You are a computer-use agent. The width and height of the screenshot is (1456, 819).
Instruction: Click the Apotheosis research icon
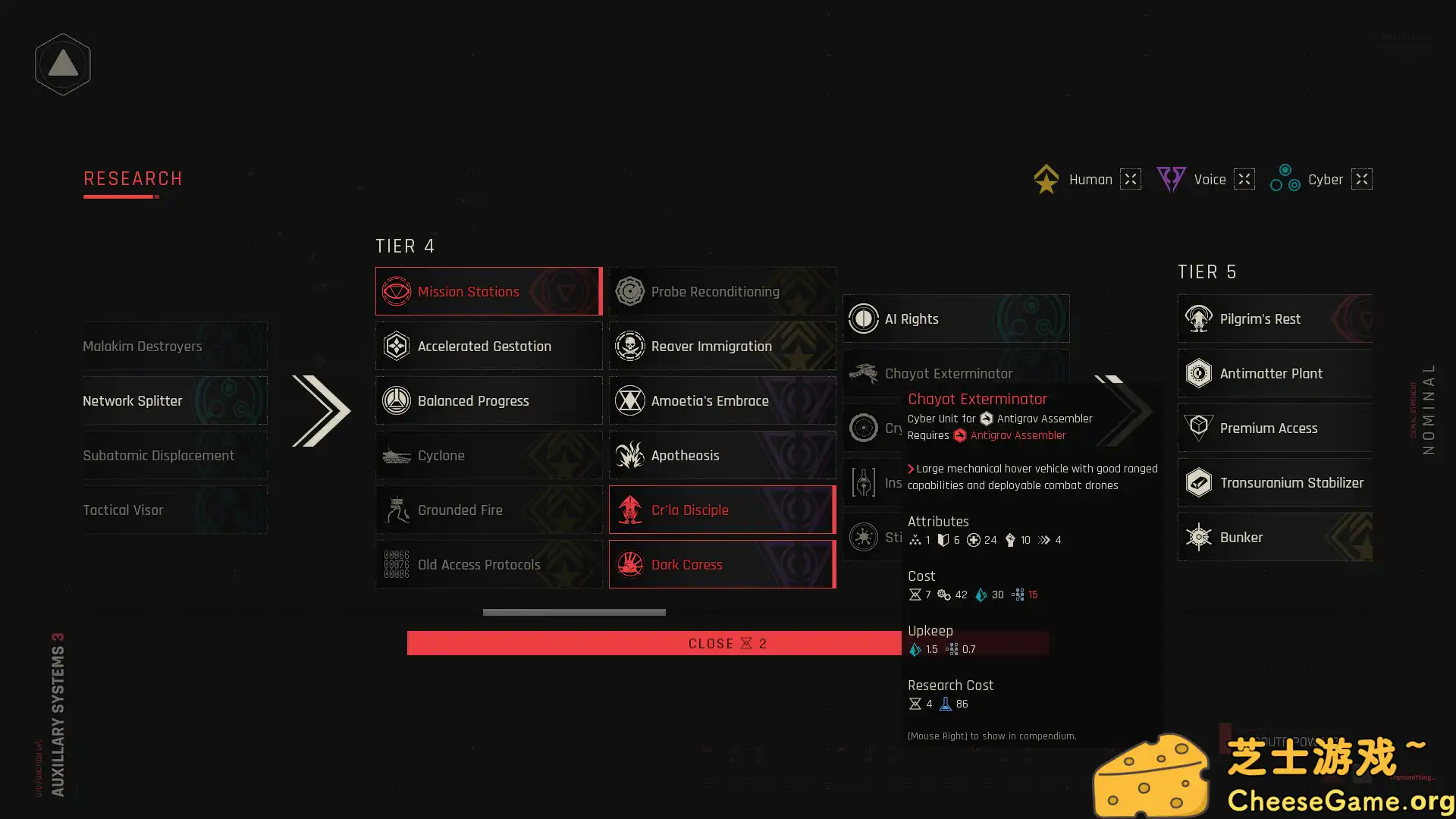pos(629,455)
